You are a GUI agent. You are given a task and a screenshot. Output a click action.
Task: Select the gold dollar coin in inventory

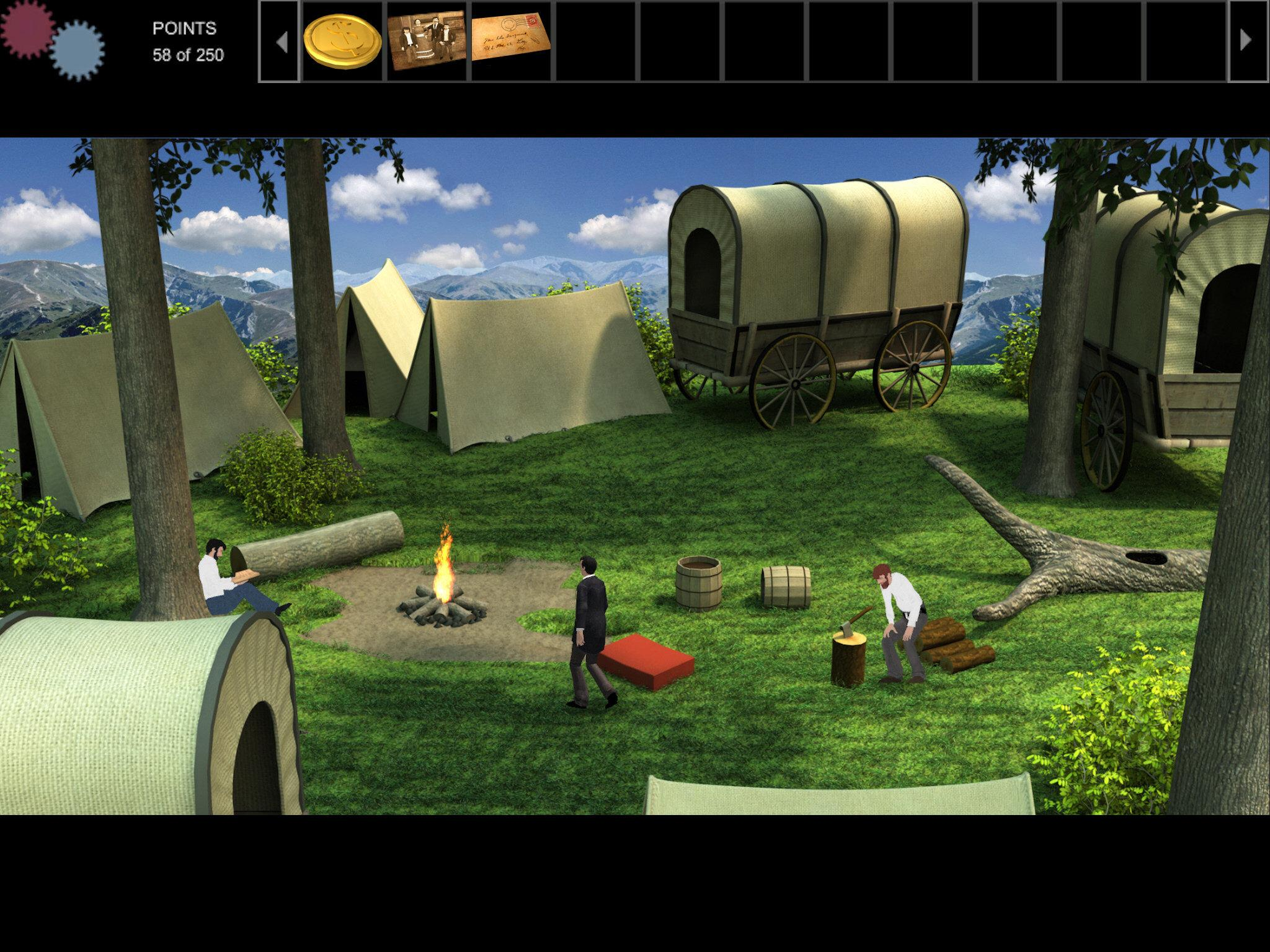click(x=342, y=40)
